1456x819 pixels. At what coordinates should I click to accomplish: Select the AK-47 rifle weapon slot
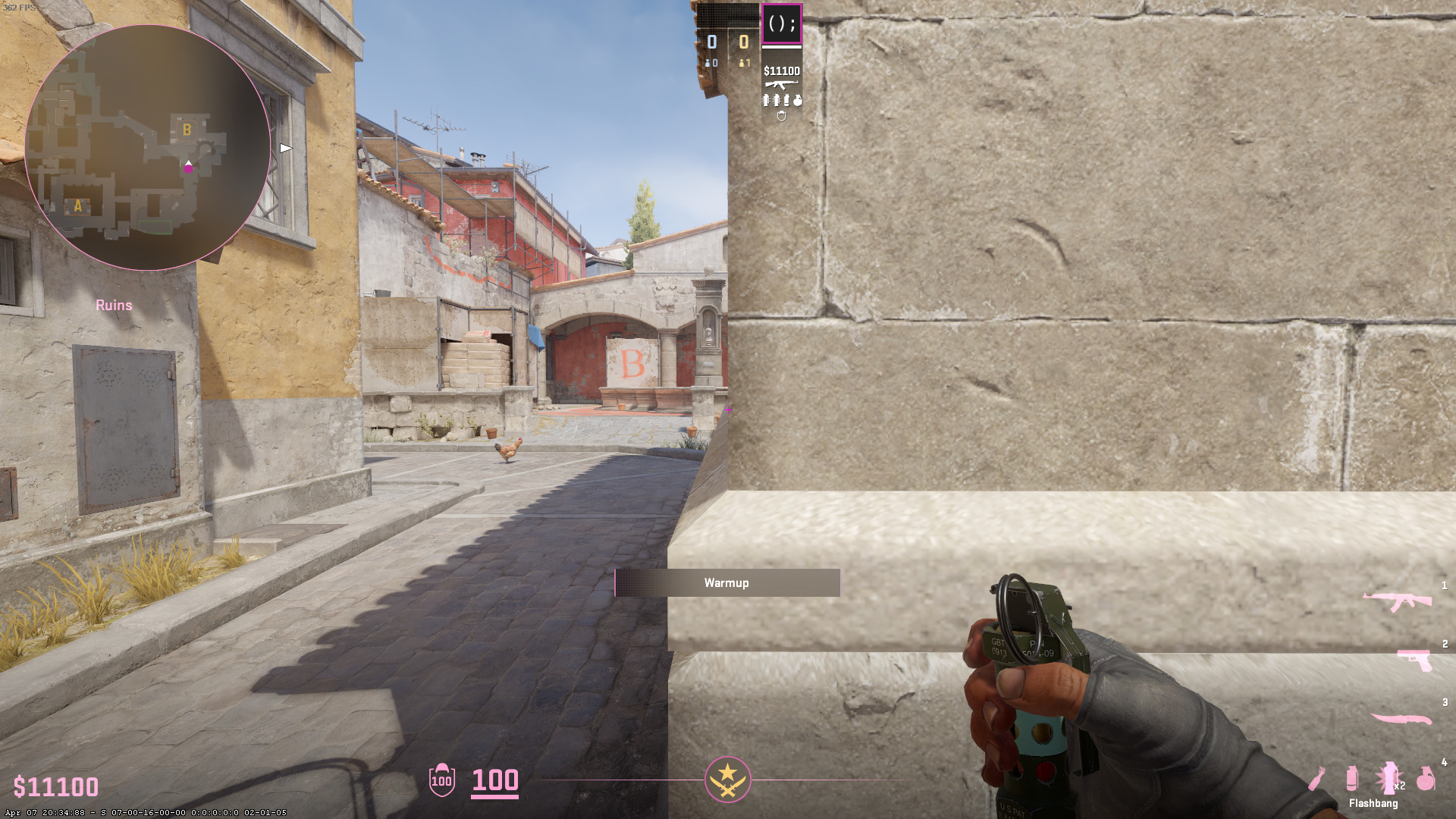tap(1397, 601)
